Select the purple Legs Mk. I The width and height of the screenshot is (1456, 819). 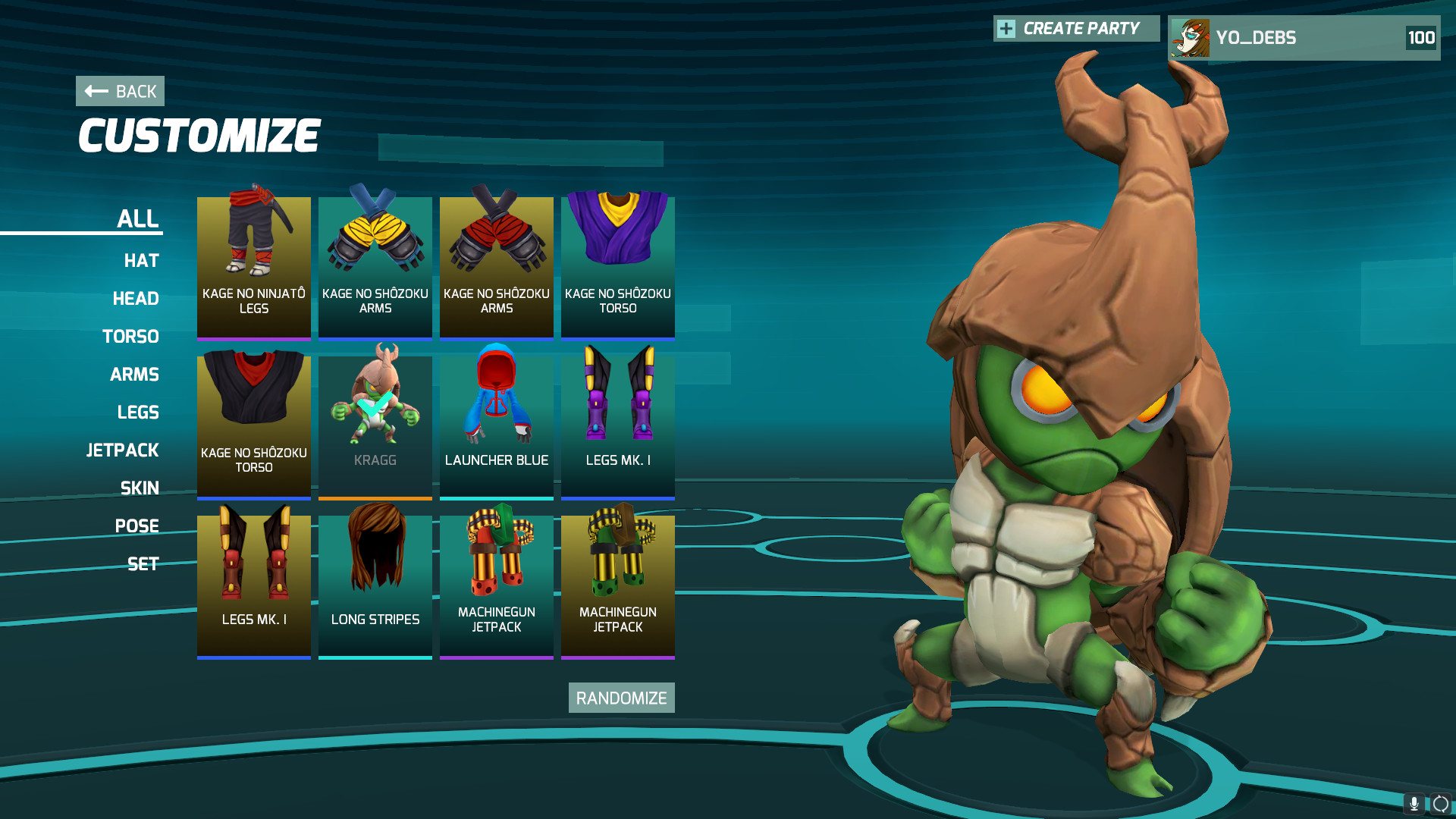617,425
